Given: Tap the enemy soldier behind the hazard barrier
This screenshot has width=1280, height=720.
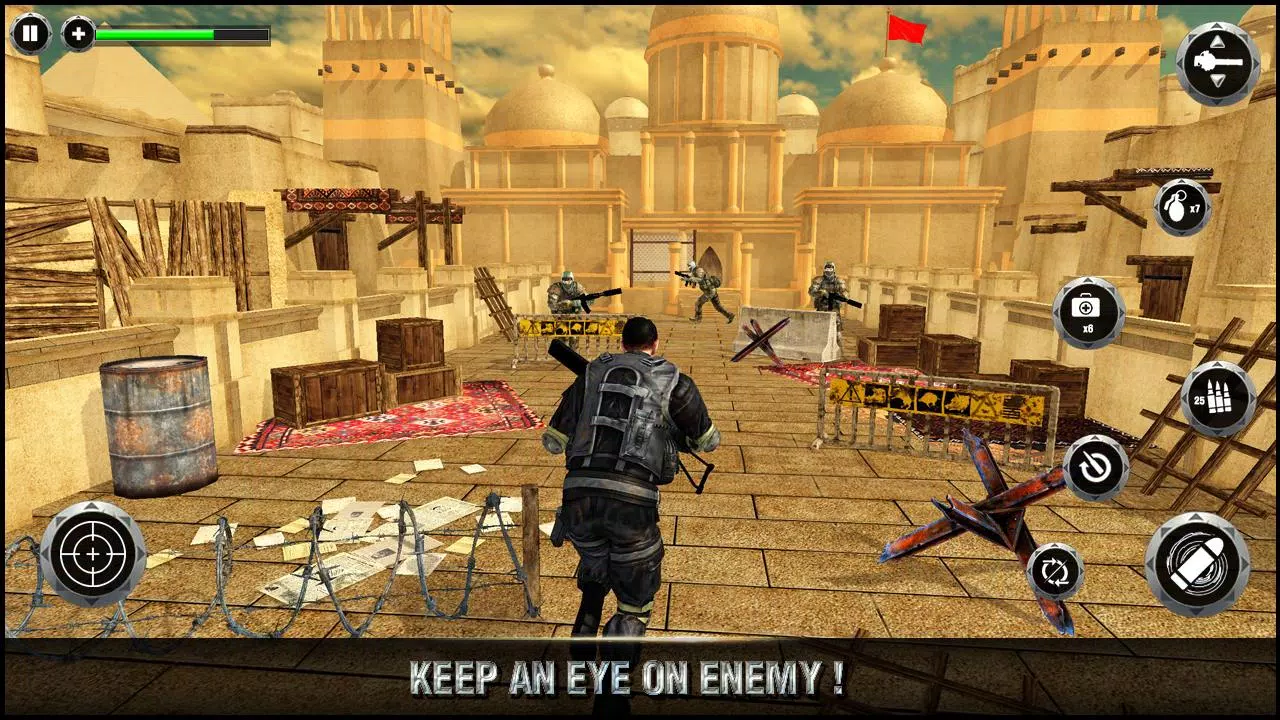Looking at the screenshot, I should click(568, 292).
